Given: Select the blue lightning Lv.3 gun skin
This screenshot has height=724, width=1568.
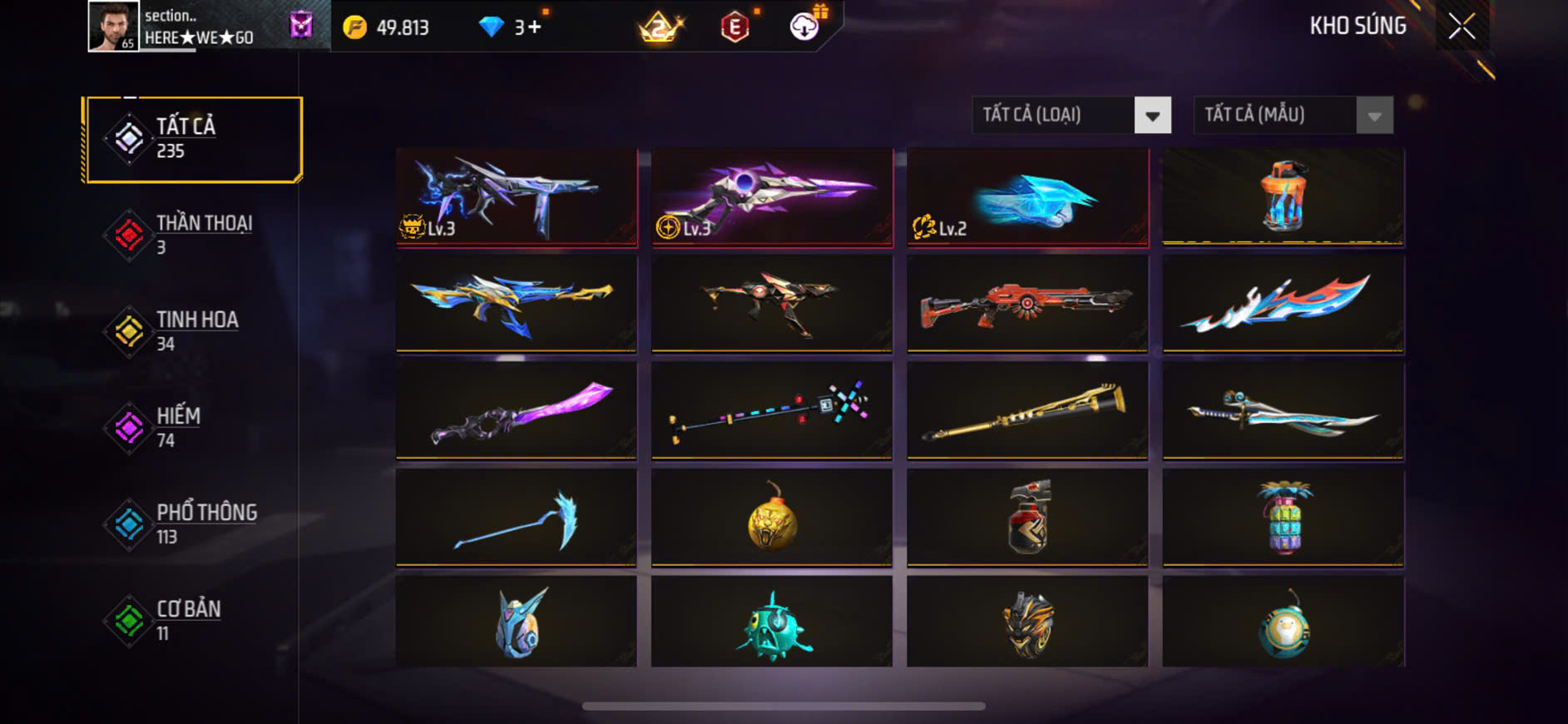Looking at the screenshot, I should (x=517, y=197).
